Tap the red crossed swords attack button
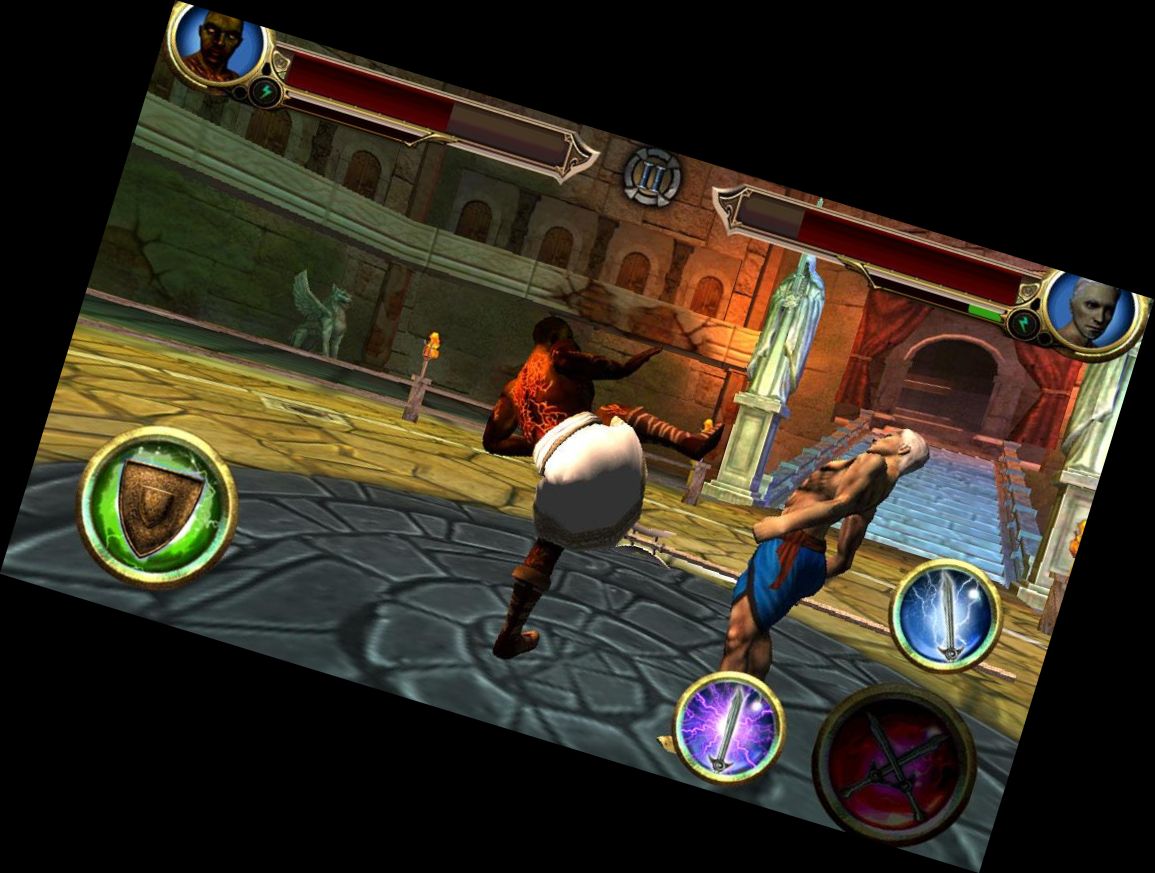Screen dimensions: 1155x873 [x=893, y=765]
